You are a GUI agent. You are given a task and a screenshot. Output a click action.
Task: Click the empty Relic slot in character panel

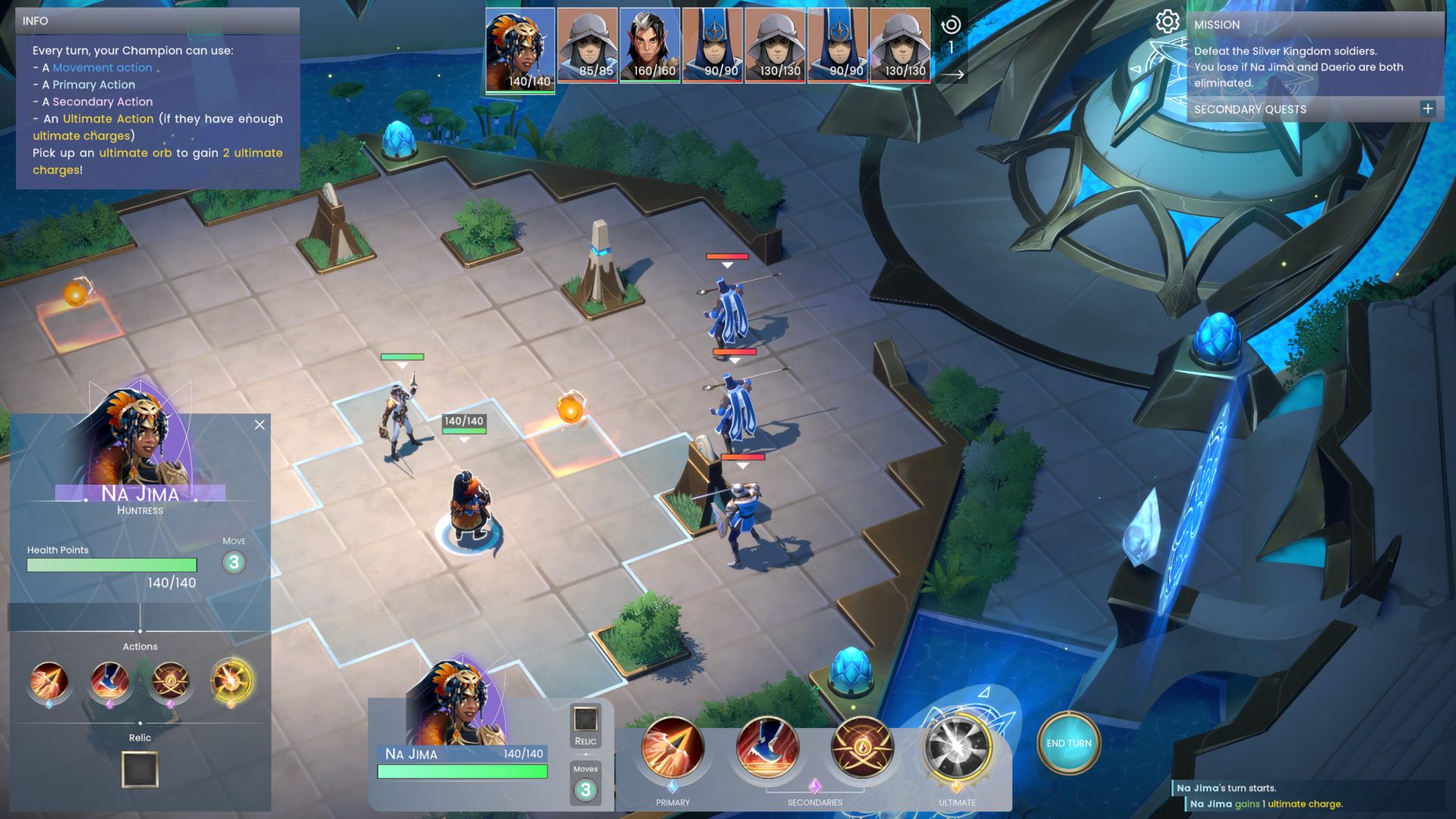[140, 770]
